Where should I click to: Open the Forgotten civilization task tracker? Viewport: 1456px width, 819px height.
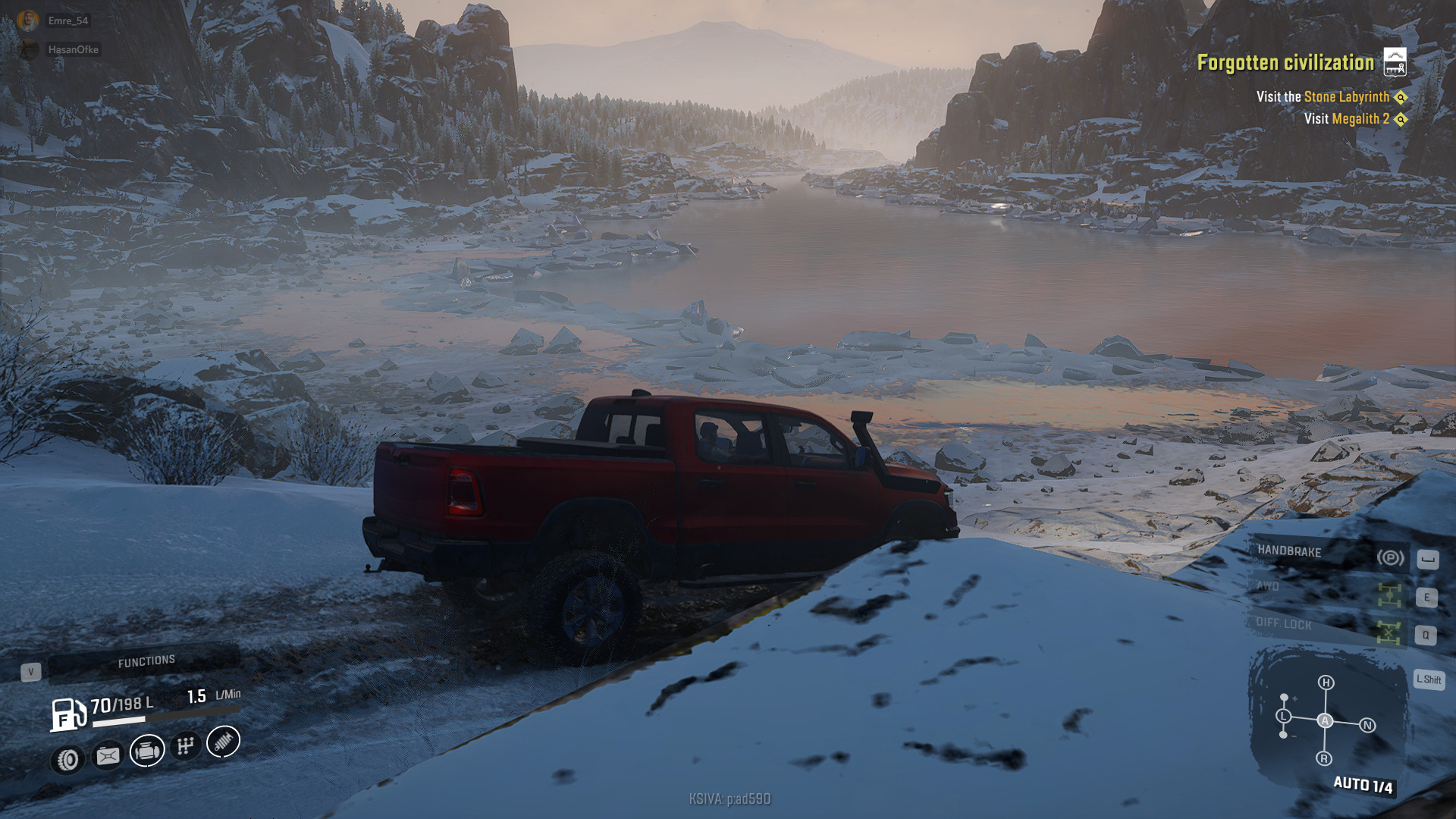[x=1285, y=62]
